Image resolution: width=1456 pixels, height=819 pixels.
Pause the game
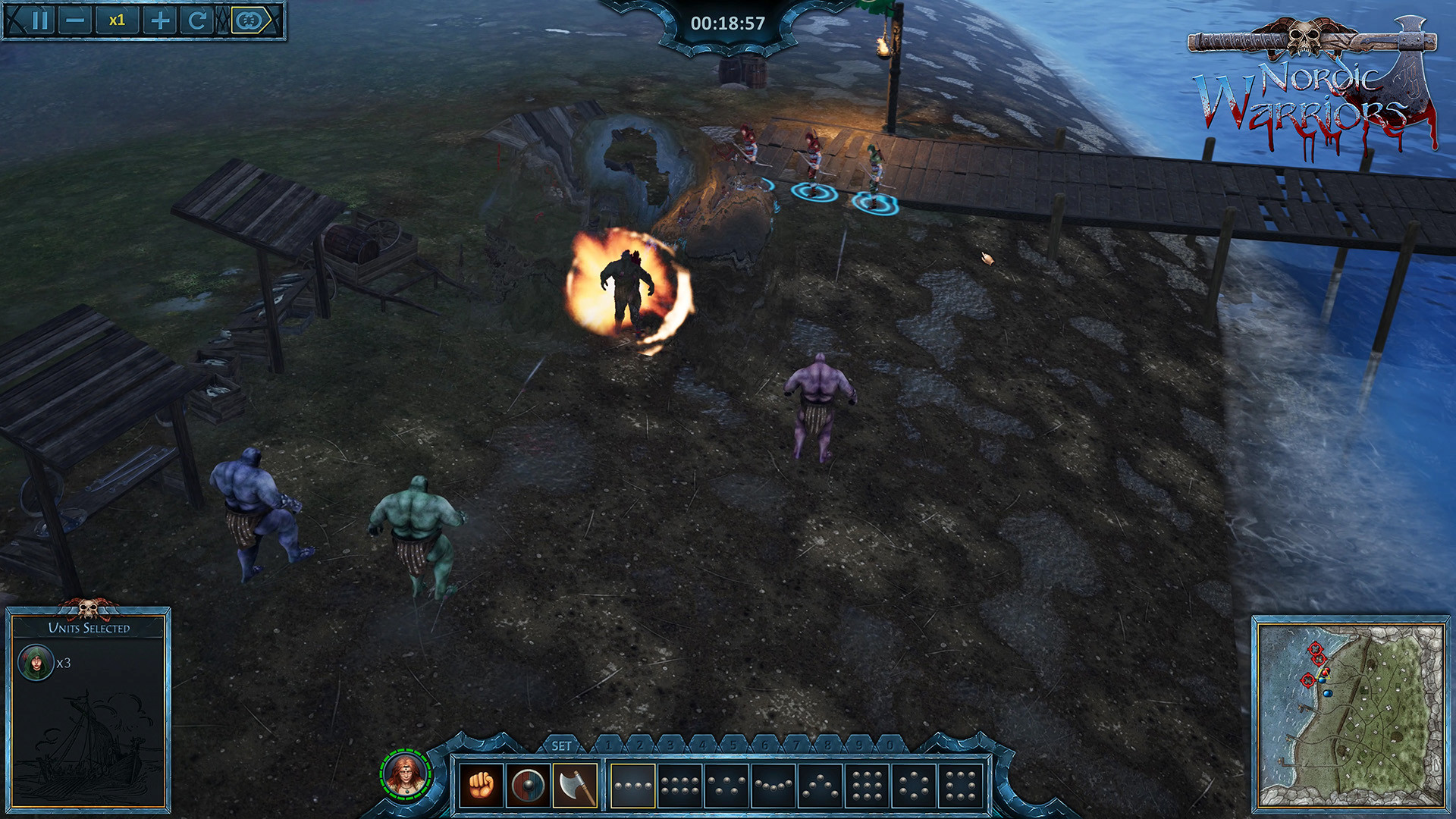point(42,20)
